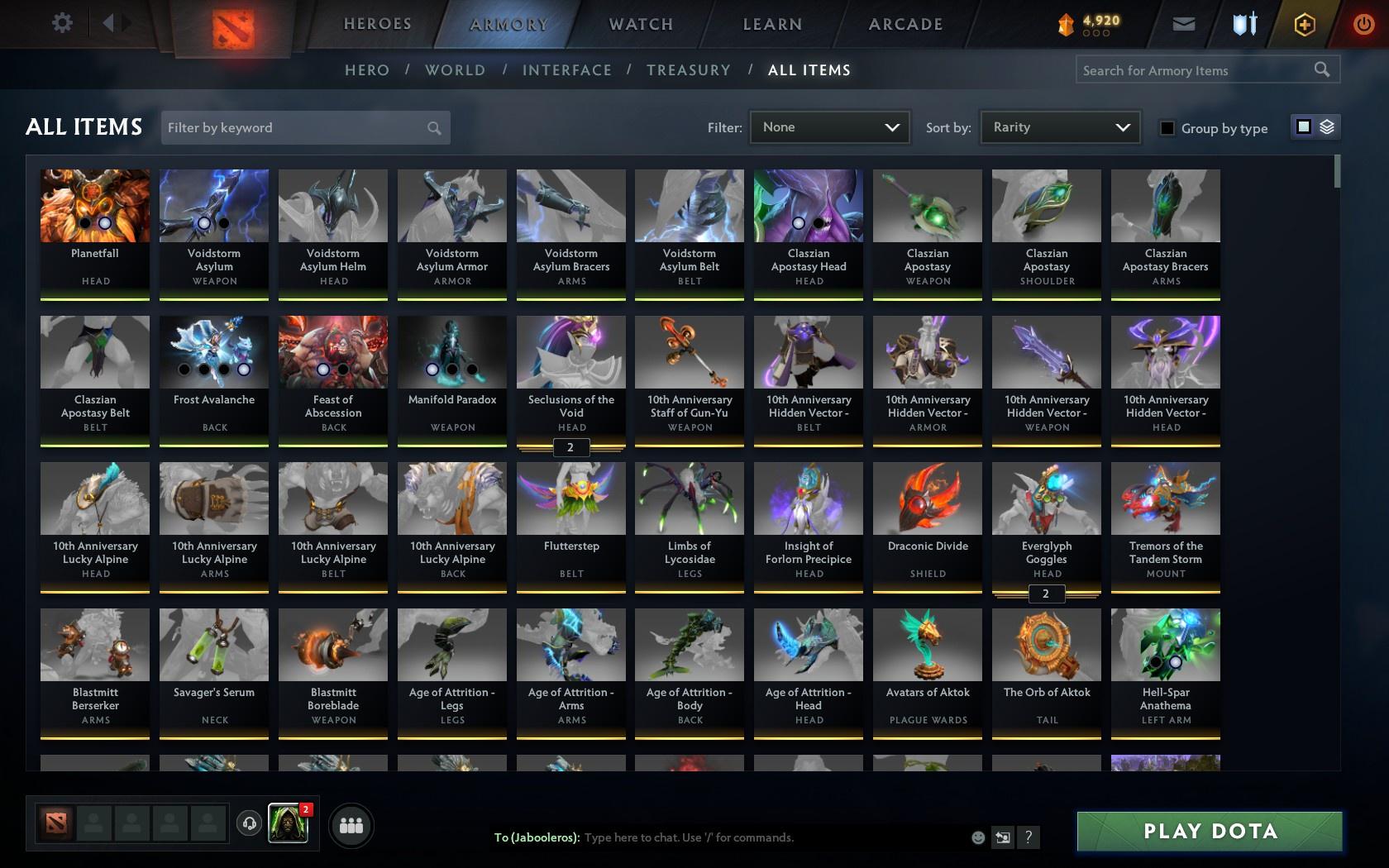Click the Dota Plus shield icon

click(x=1243, y=23)
